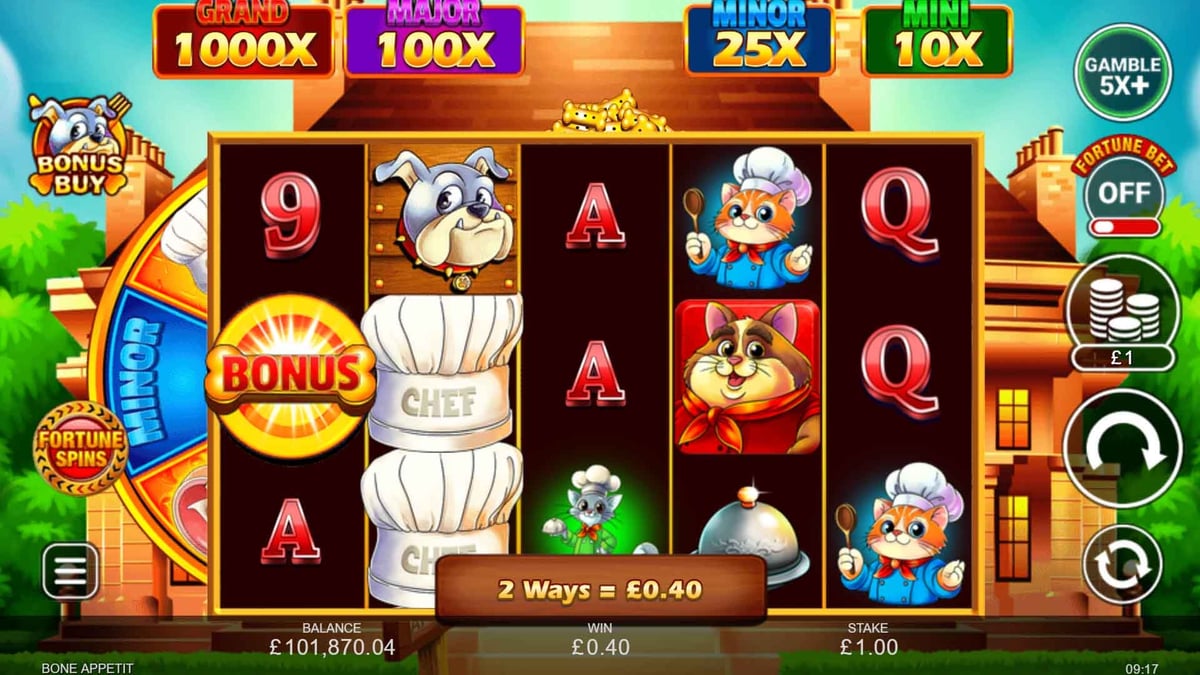Open the coin stack stake selector
This screenshot has height=675, width=1200.
point(1122,313)
